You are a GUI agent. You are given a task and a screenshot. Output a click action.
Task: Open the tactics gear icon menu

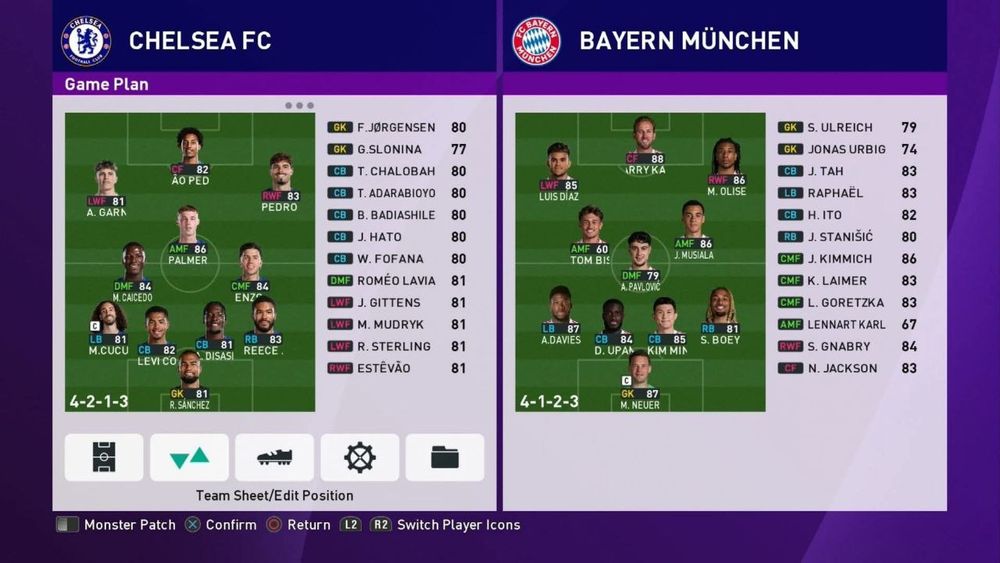tap(359, 457)
